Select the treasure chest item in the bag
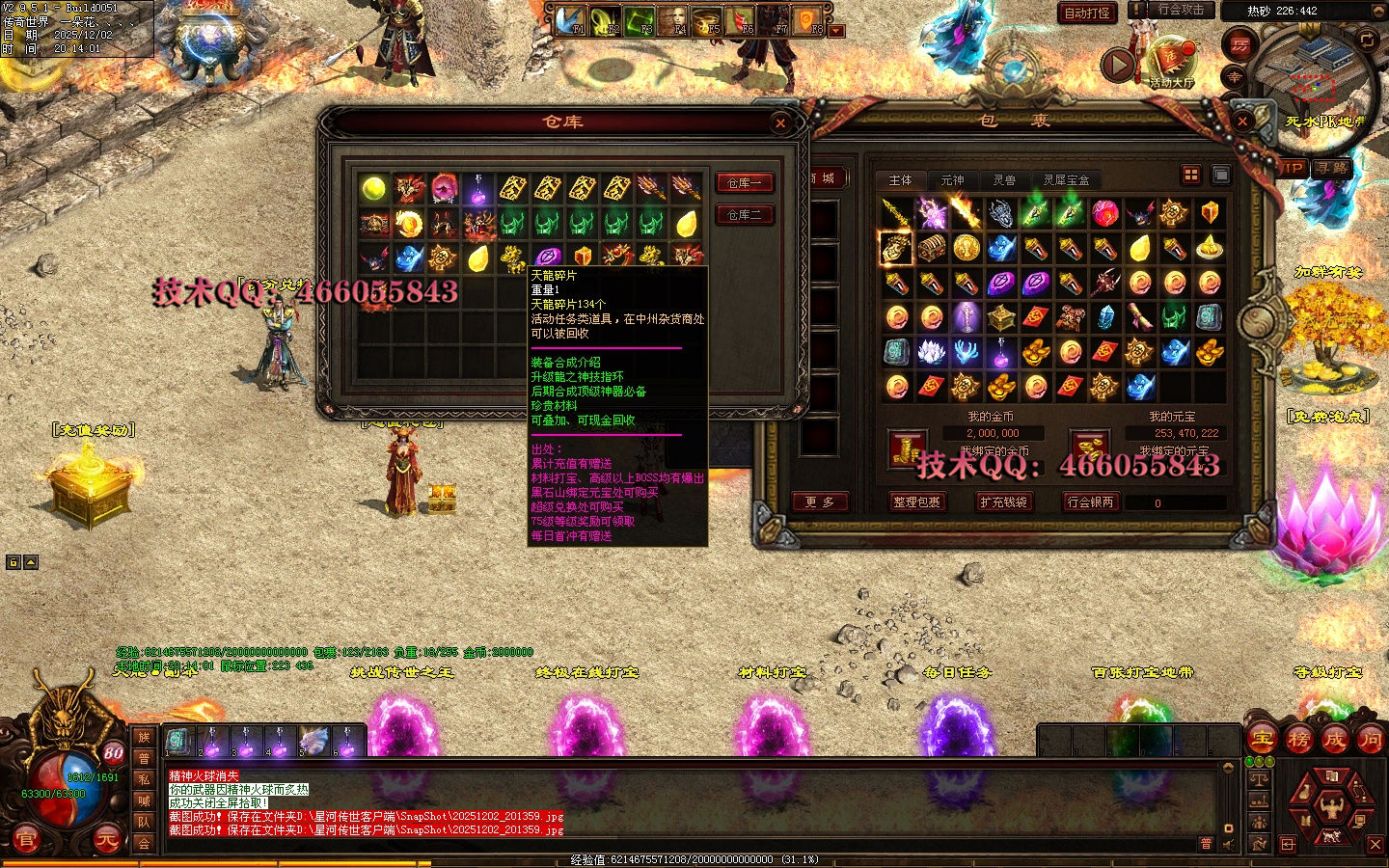 tap(931, 248)
